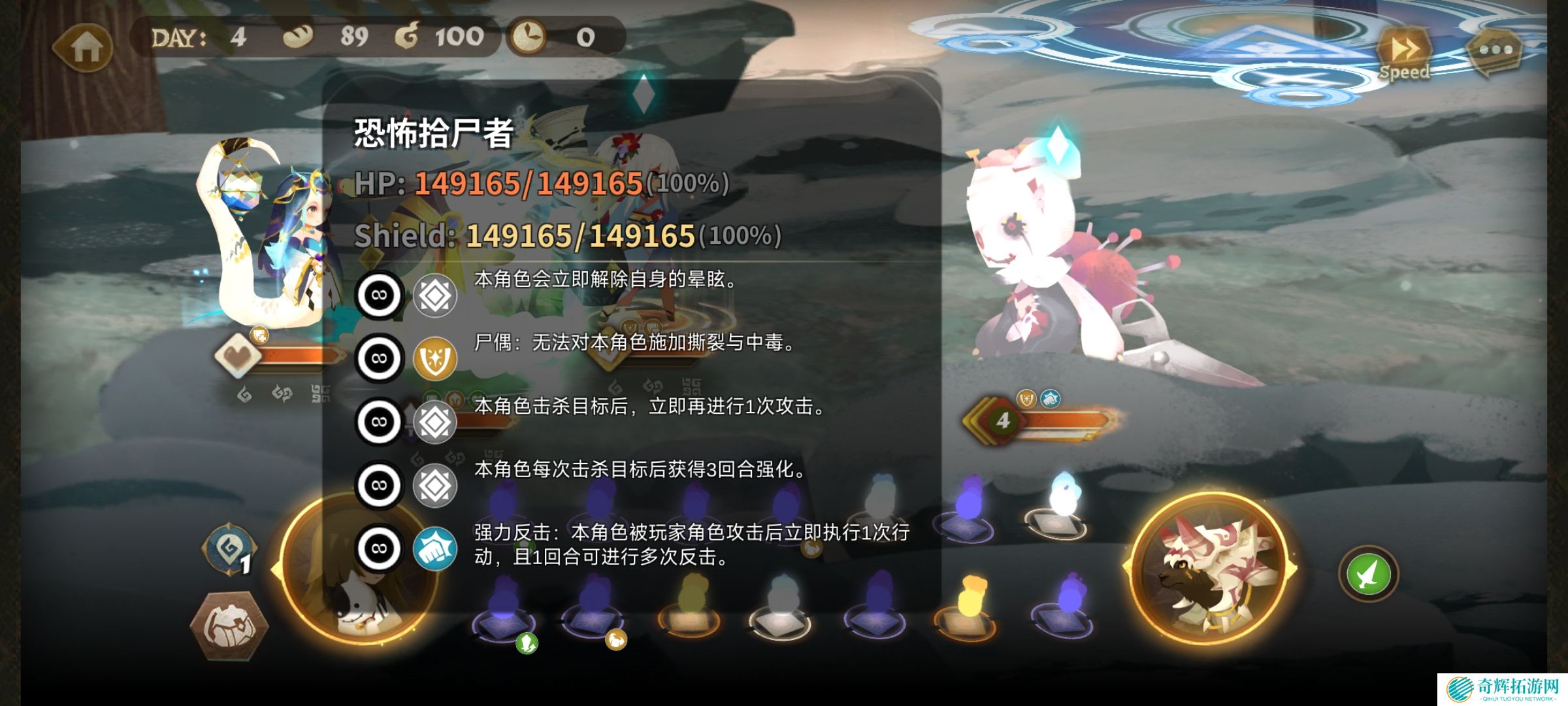1568x706 pixels.
Task: Open the speech bubble options menu
Action: point(1495,50)
